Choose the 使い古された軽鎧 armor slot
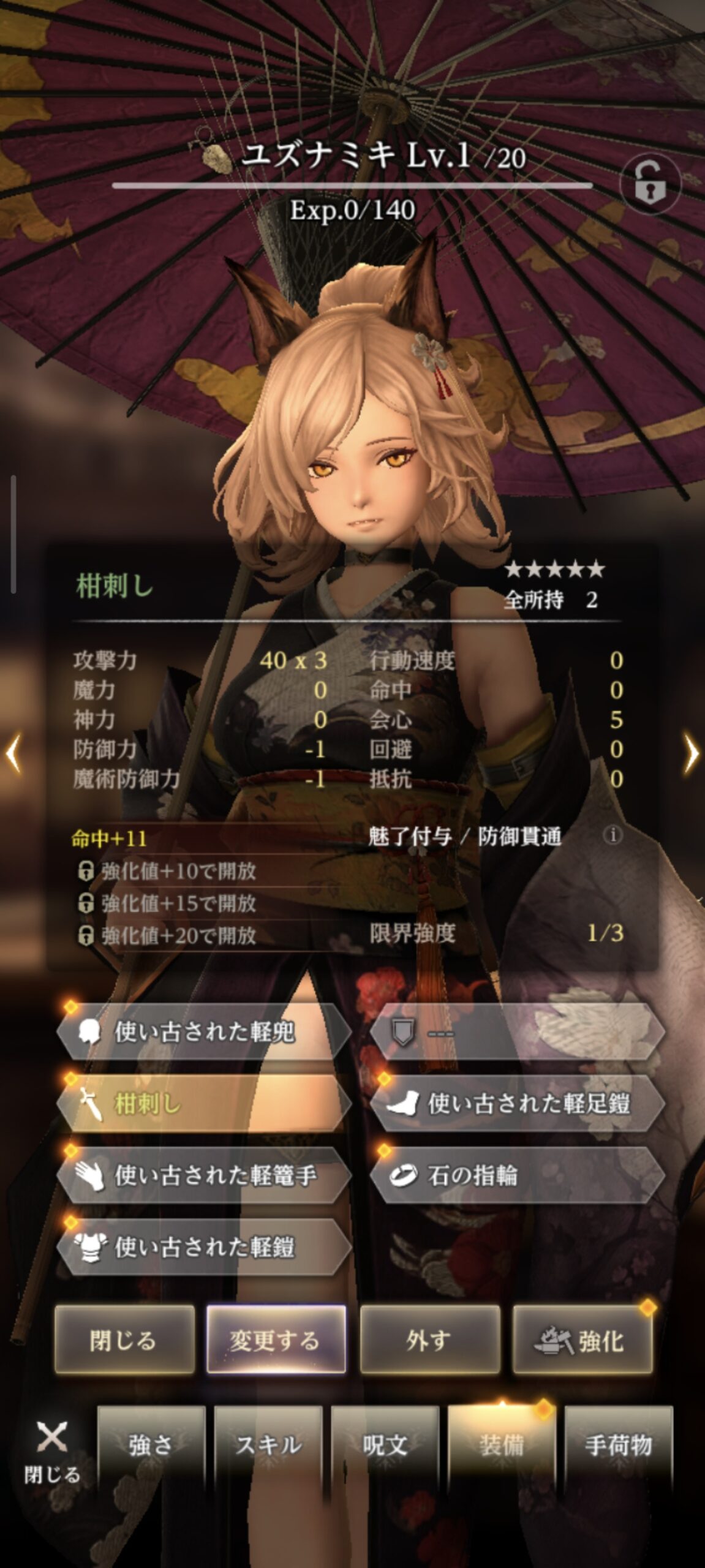The image size is (705, 1568). pos(204,1246)
